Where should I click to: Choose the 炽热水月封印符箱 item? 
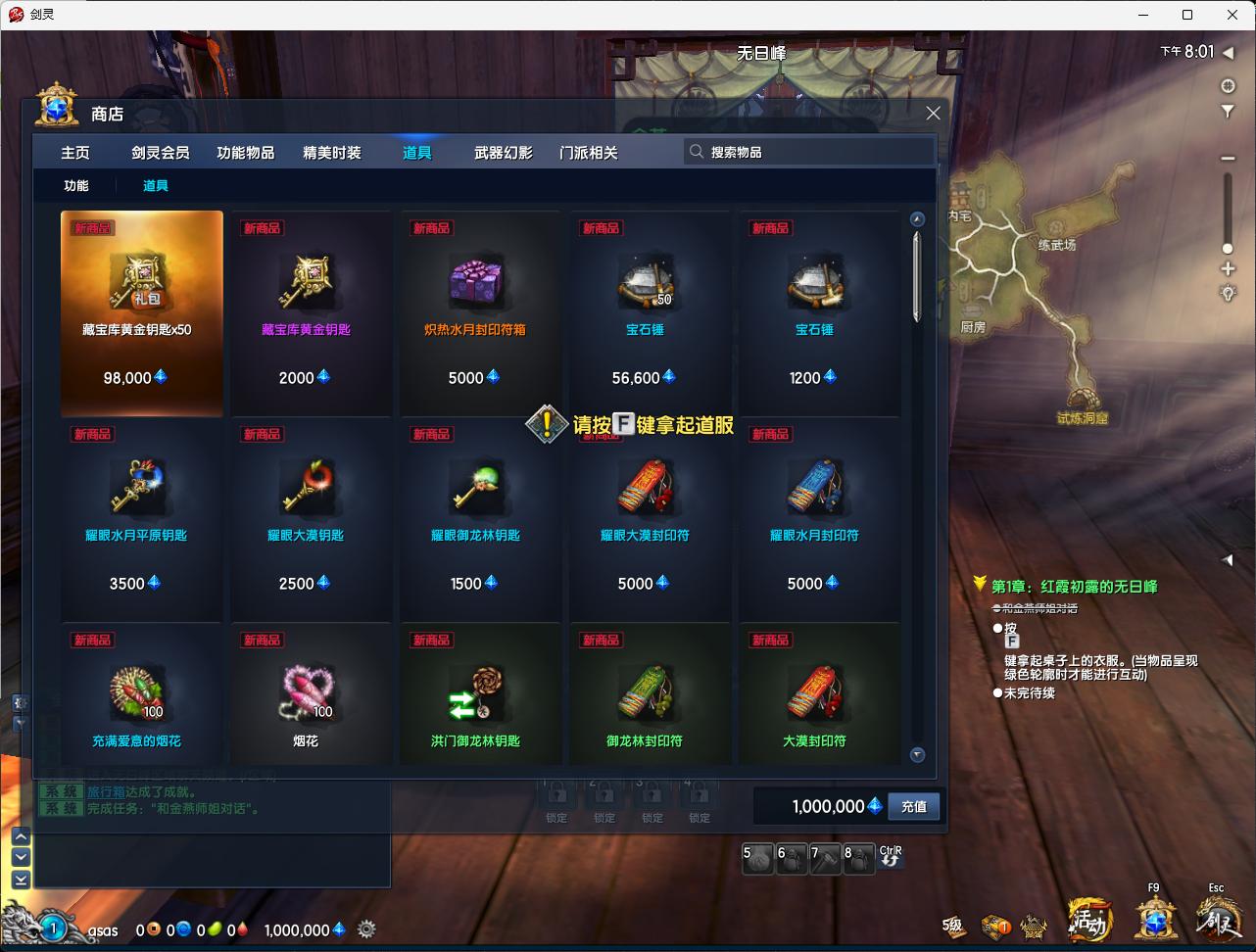click(x=475, y=313)
